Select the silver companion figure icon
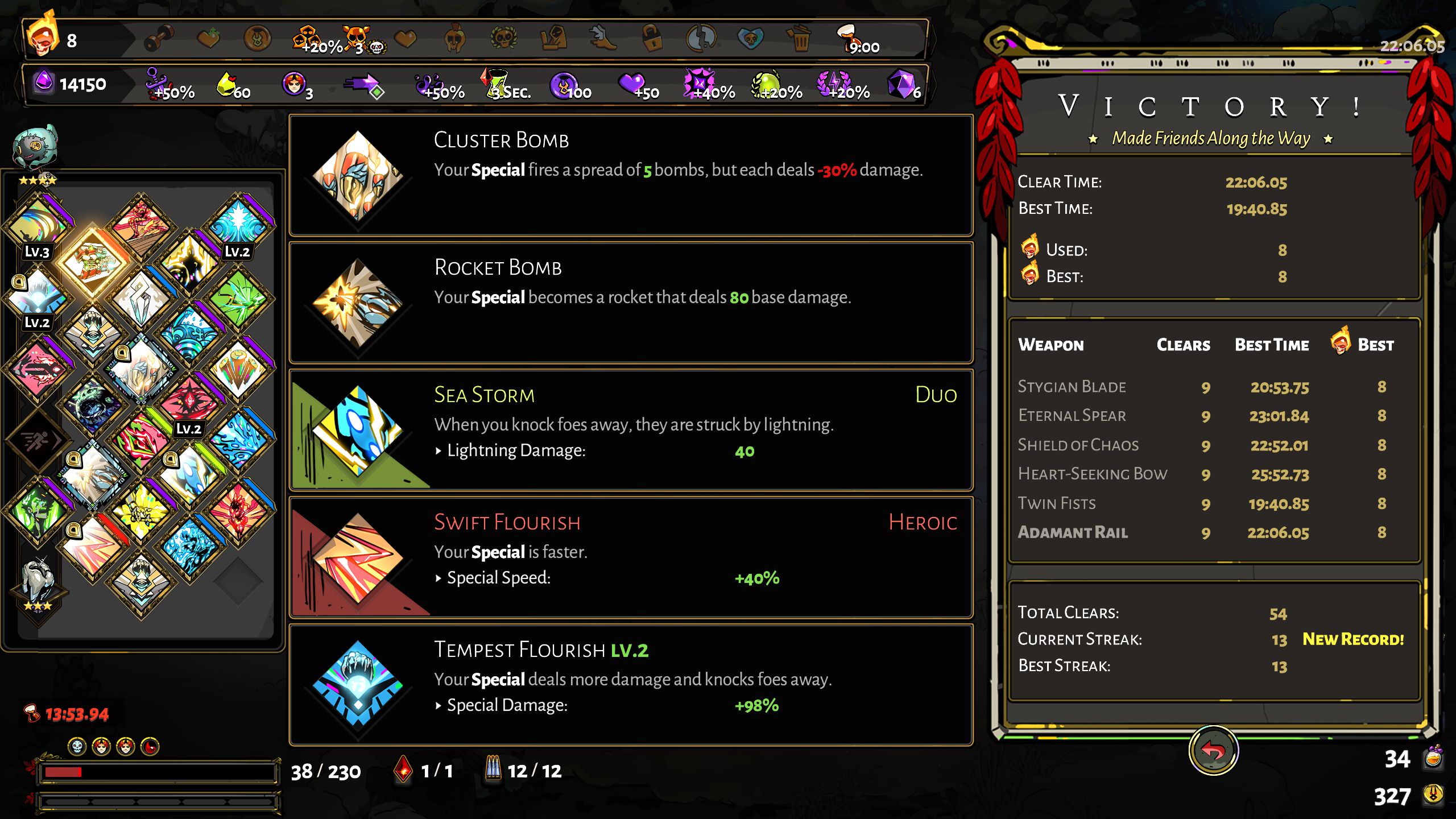 (x=38, y=581)
